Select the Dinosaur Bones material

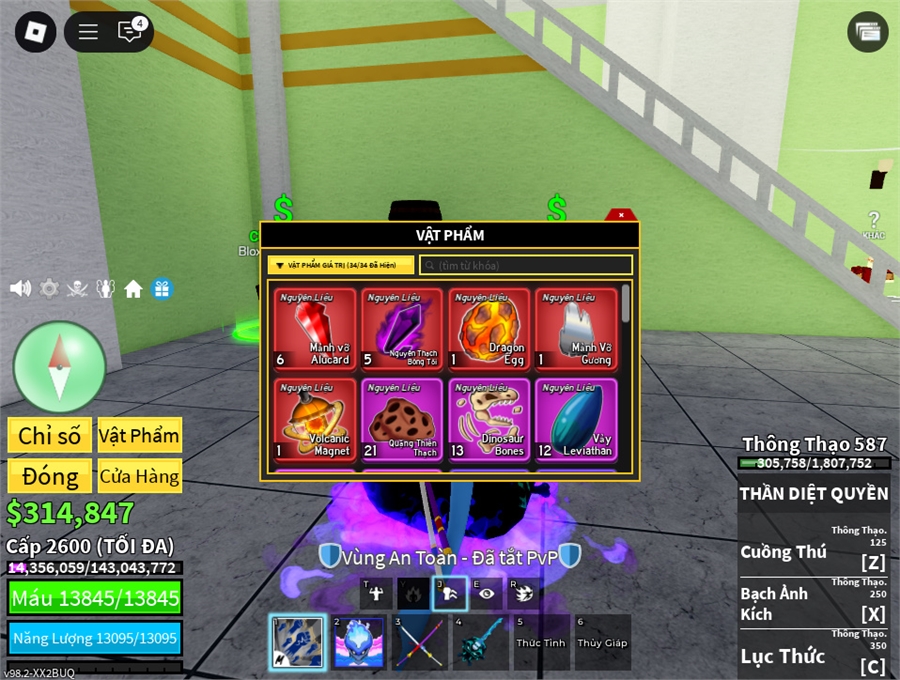point(490,419)
